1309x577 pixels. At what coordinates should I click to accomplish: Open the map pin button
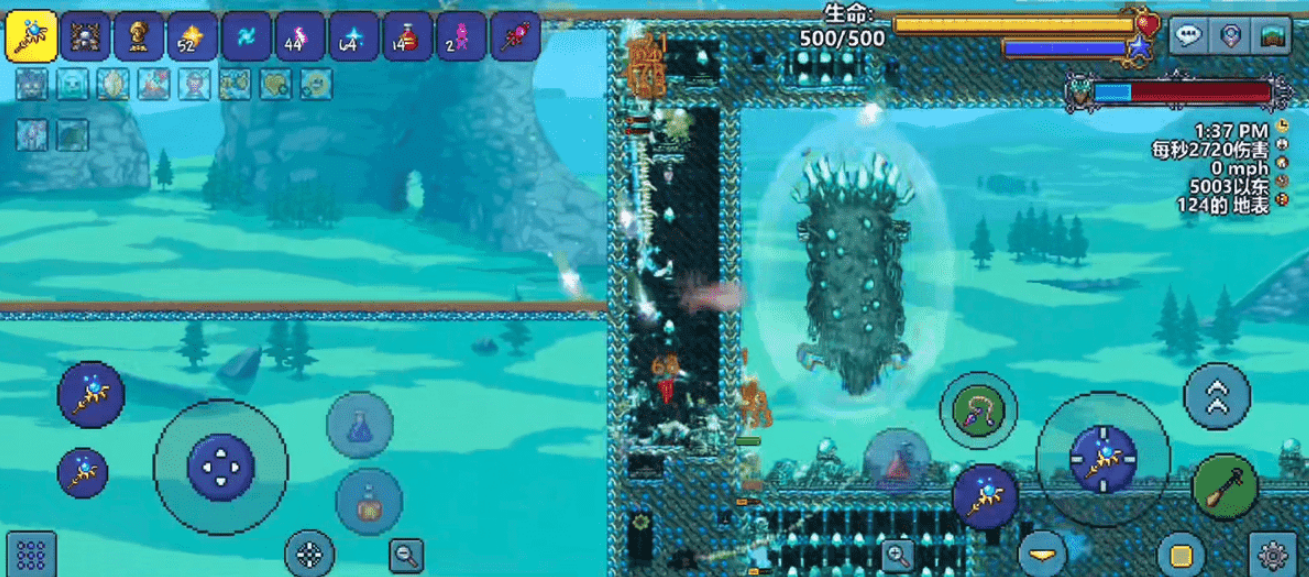pyautogui.click(x=1231, y=37)
